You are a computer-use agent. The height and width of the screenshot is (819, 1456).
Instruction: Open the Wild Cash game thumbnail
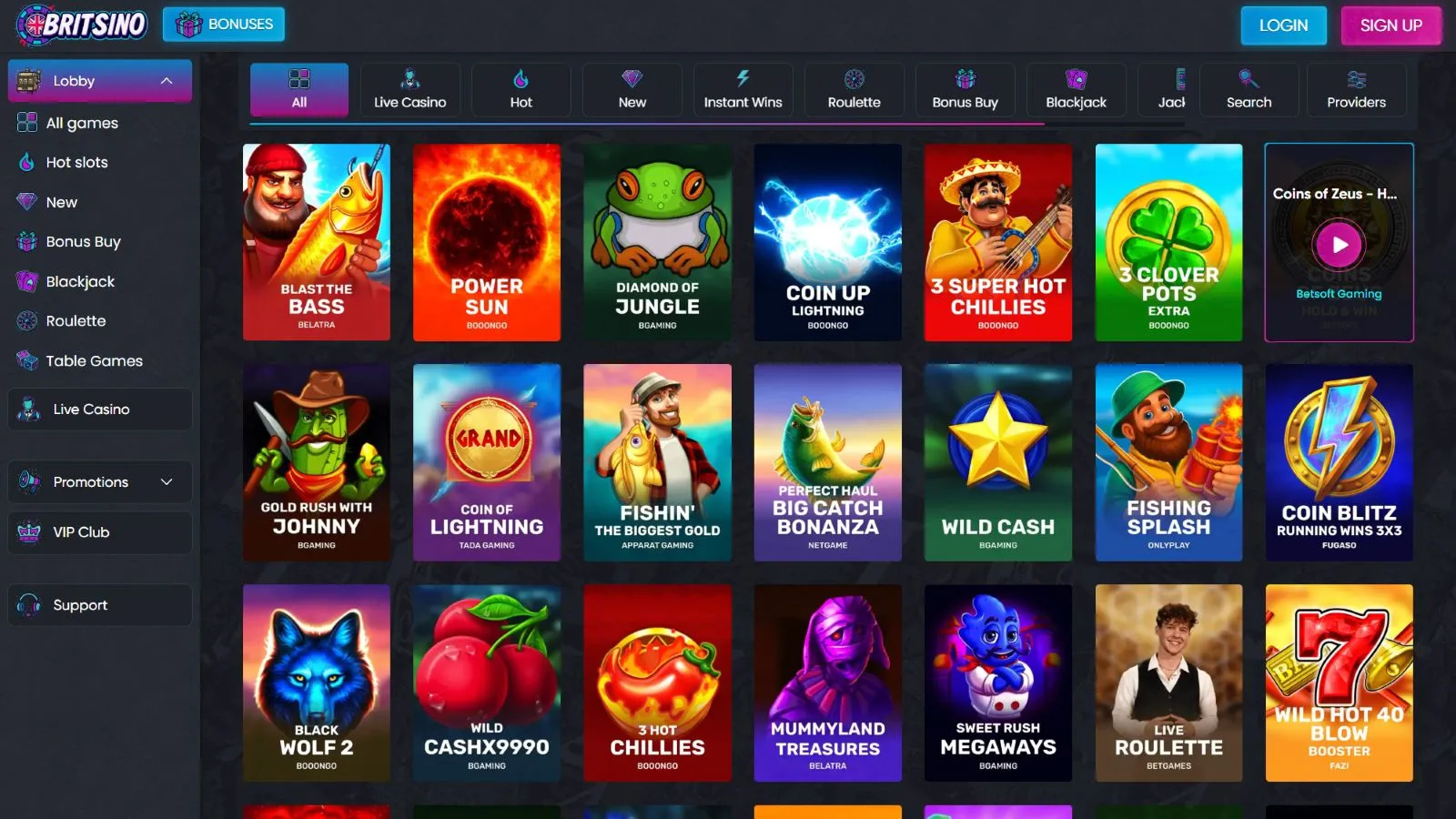(x=998, y=462)
